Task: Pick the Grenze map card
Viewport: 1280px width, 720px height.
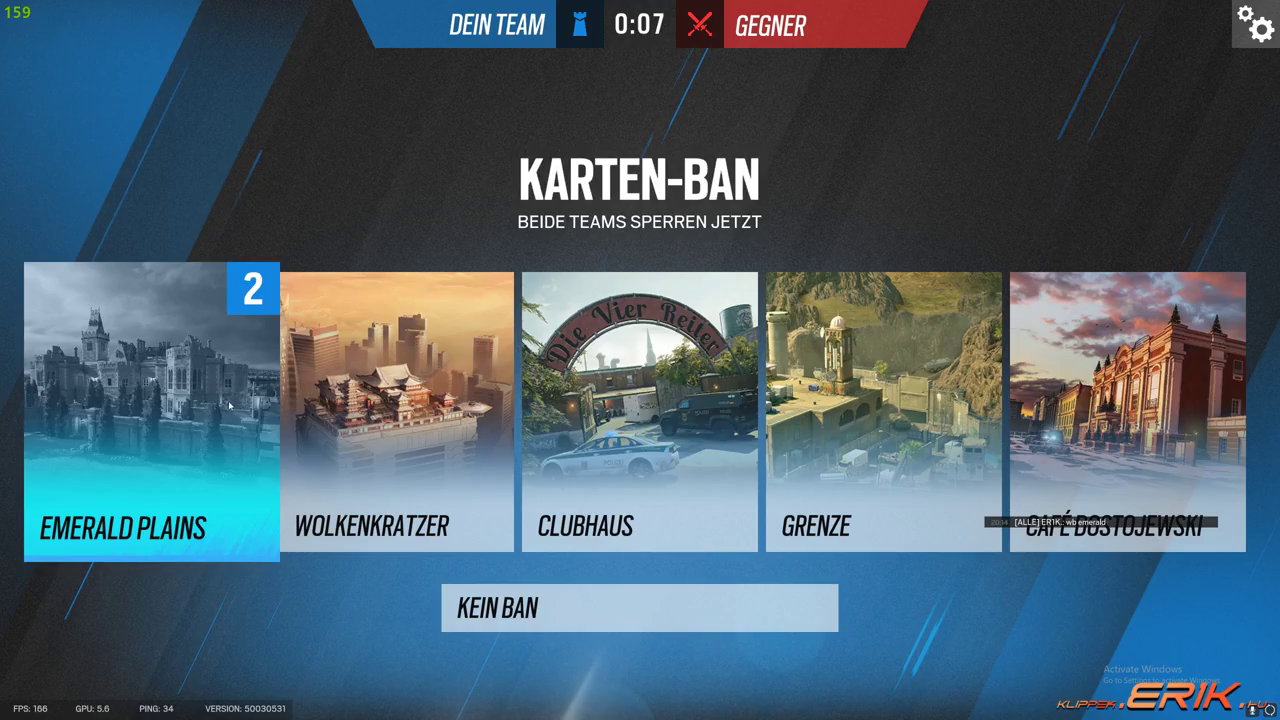Action: 883,411
